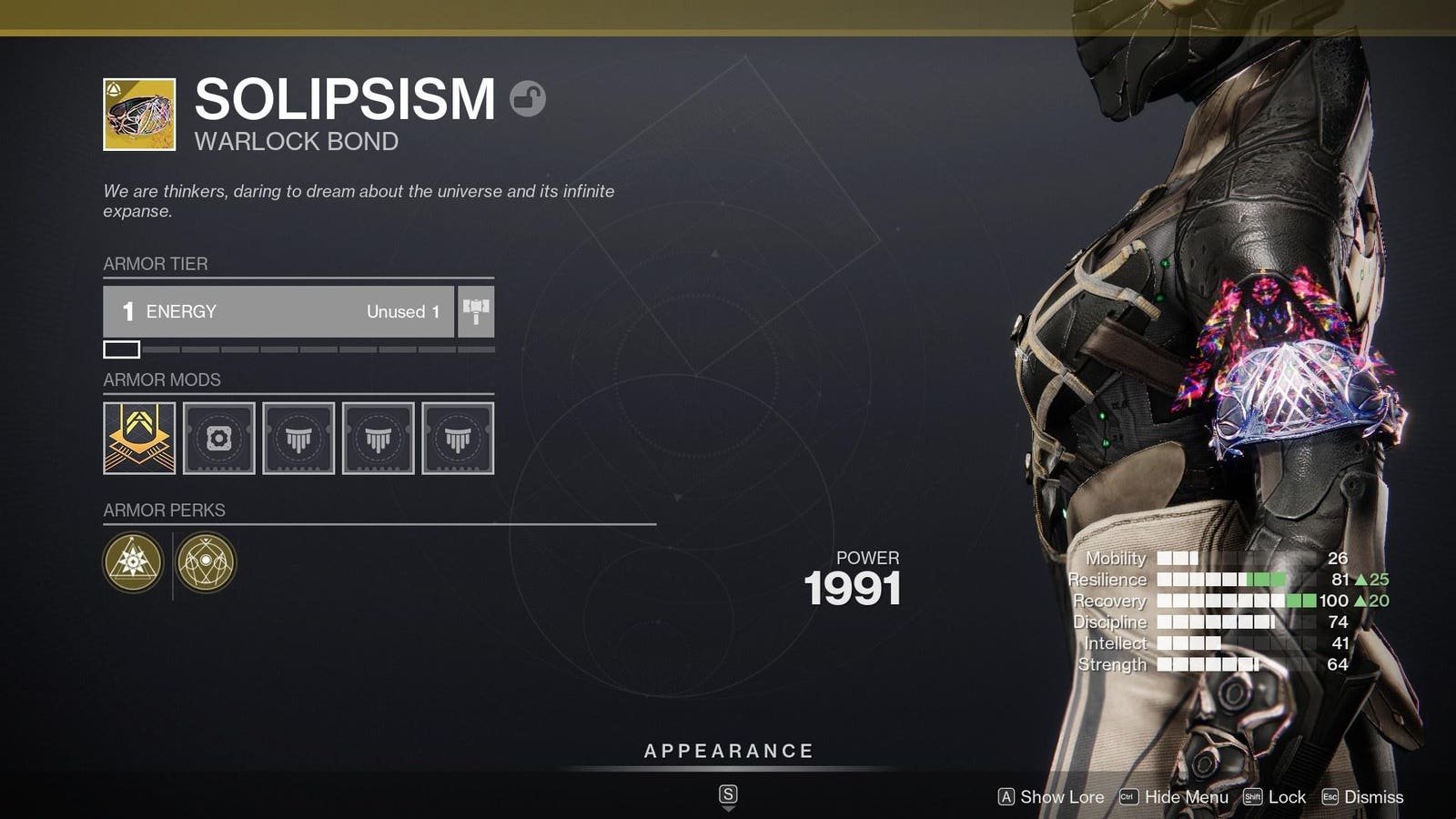Select the triangle star armor perk
1456x819 pixels.
click(x=133, y=561)
